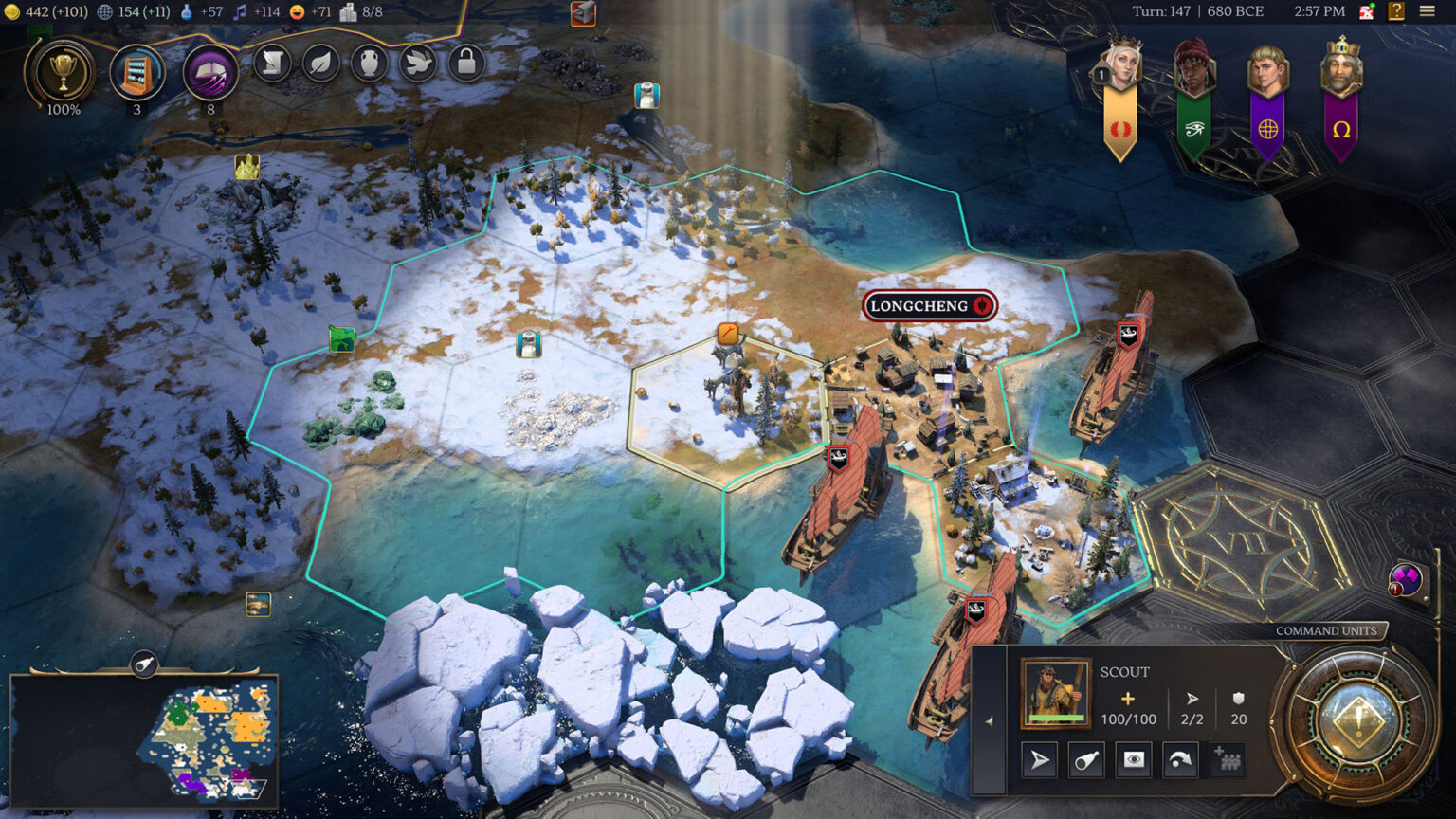Choose the Scout's move arrow action
This screenshot has width=1456, height=819.
coord(1040,760)
